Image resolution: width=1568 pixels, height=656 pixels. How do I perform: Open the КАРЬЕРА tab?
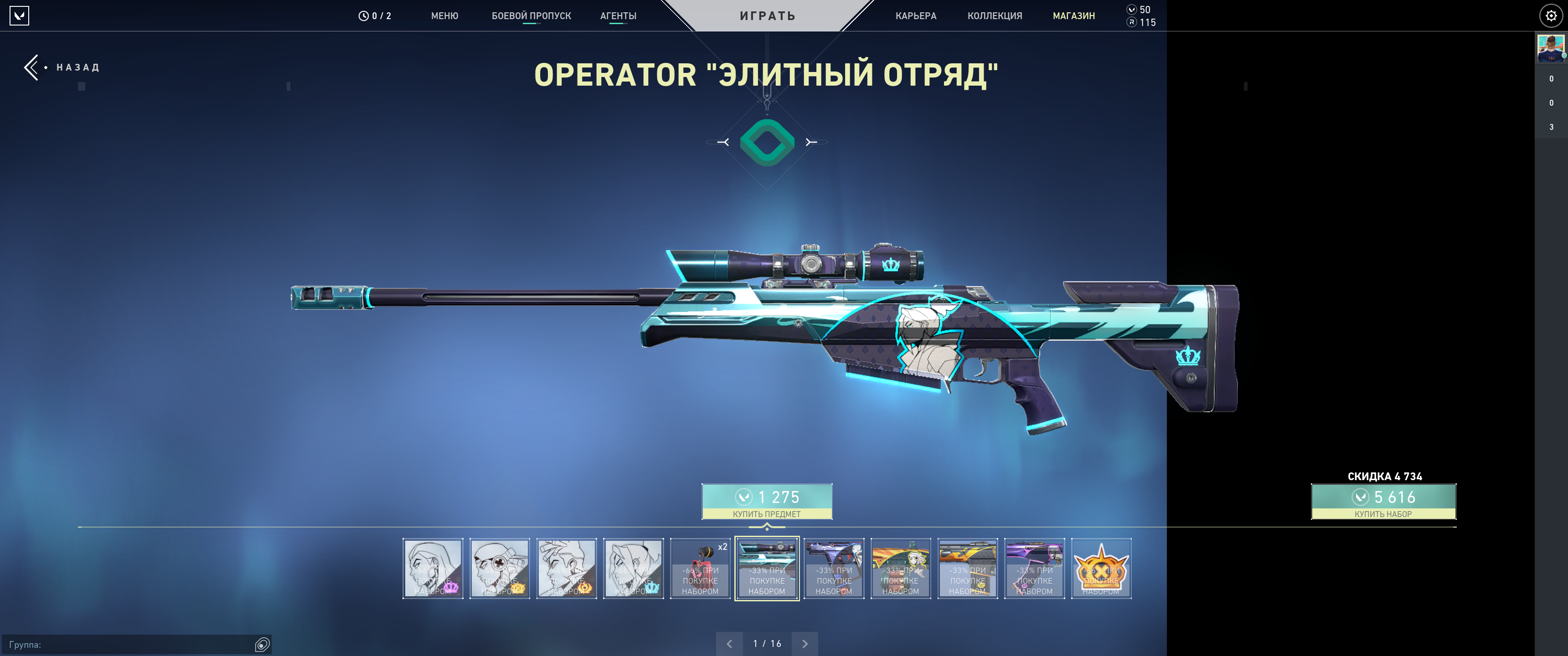(915, 16)
